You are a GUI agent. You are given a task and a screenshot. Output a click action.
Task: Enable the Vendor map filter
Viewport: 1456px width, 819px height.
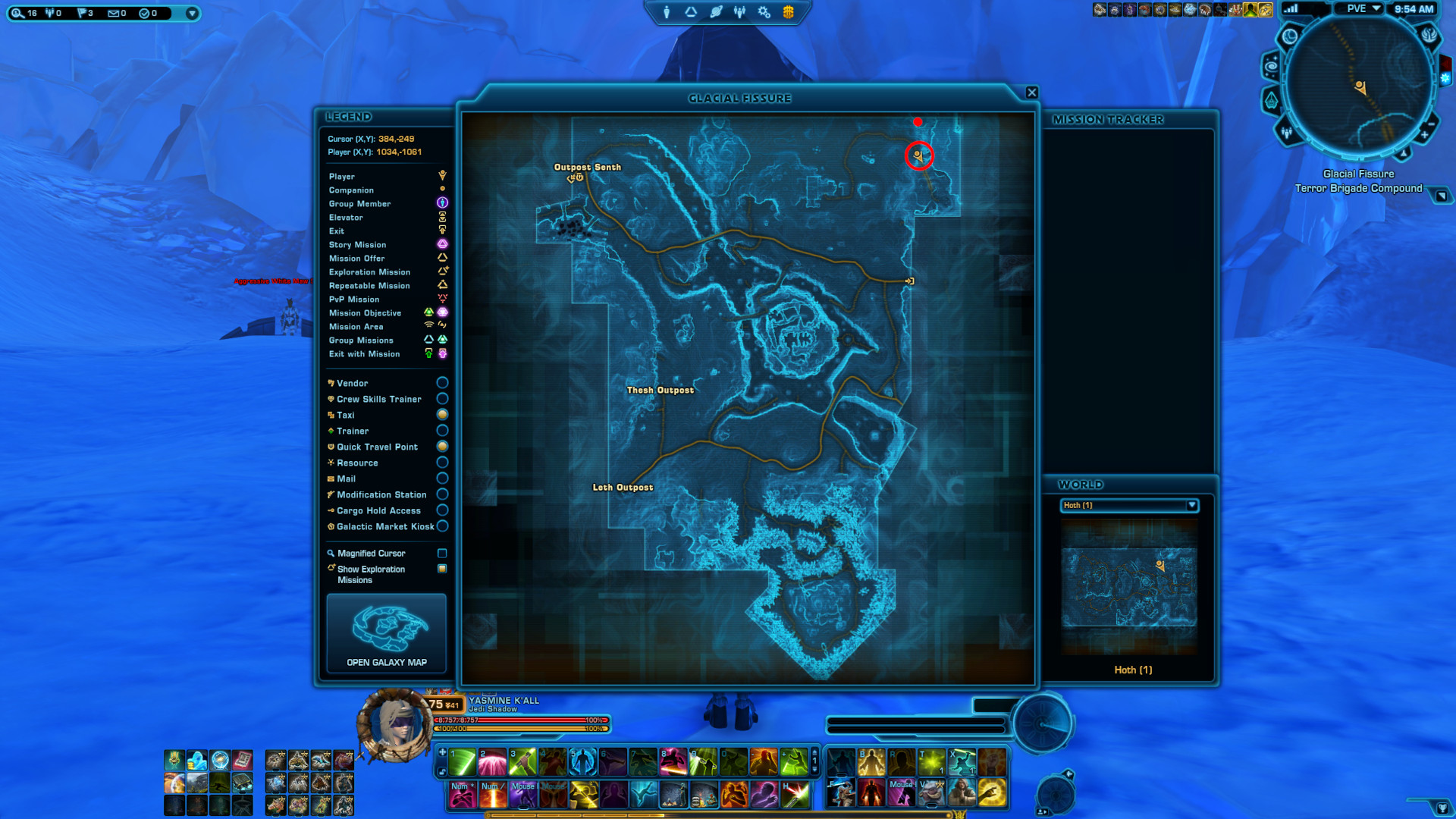coord(442,382)
